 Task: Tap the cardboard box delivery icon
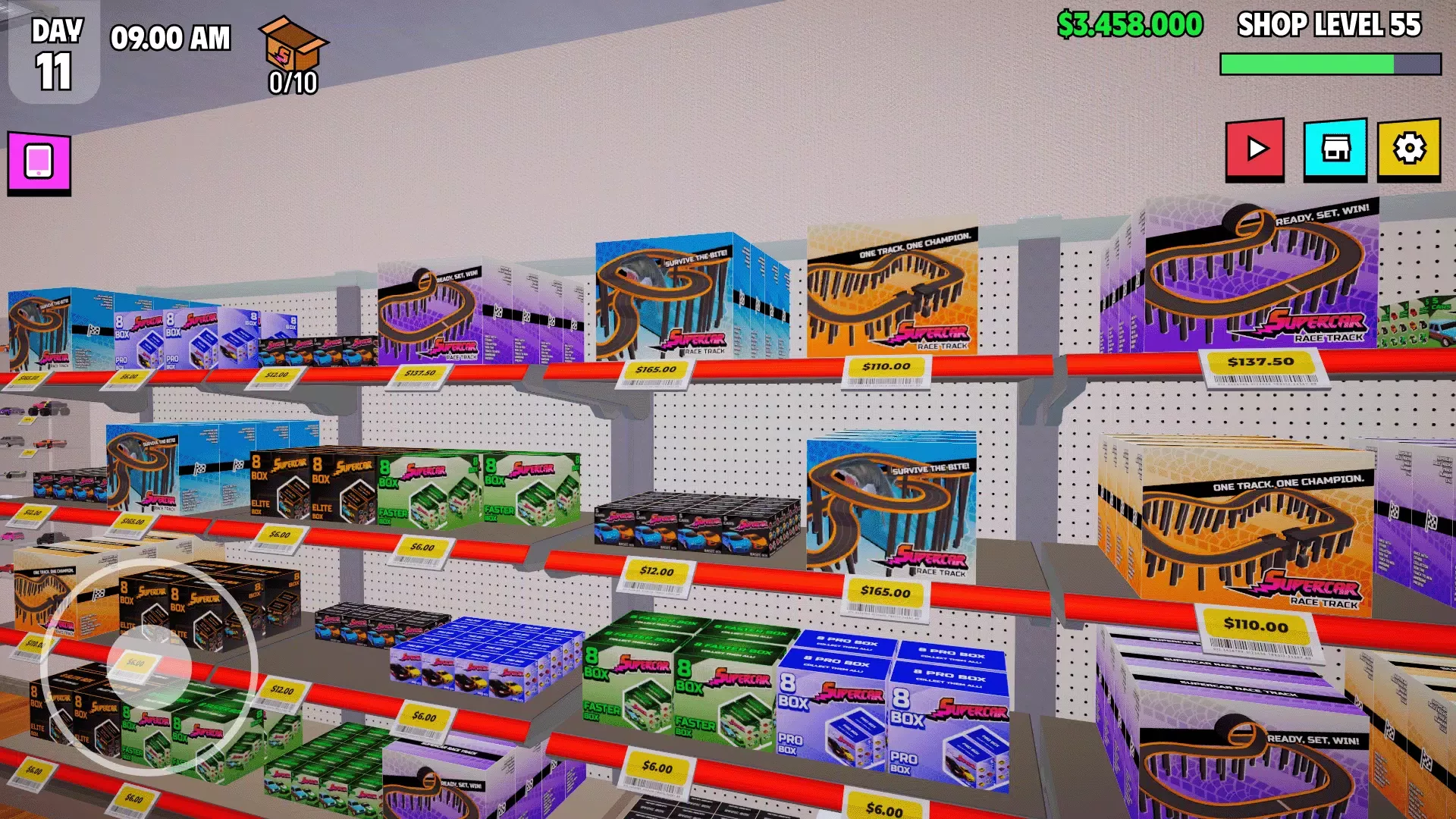coord(293,45)
